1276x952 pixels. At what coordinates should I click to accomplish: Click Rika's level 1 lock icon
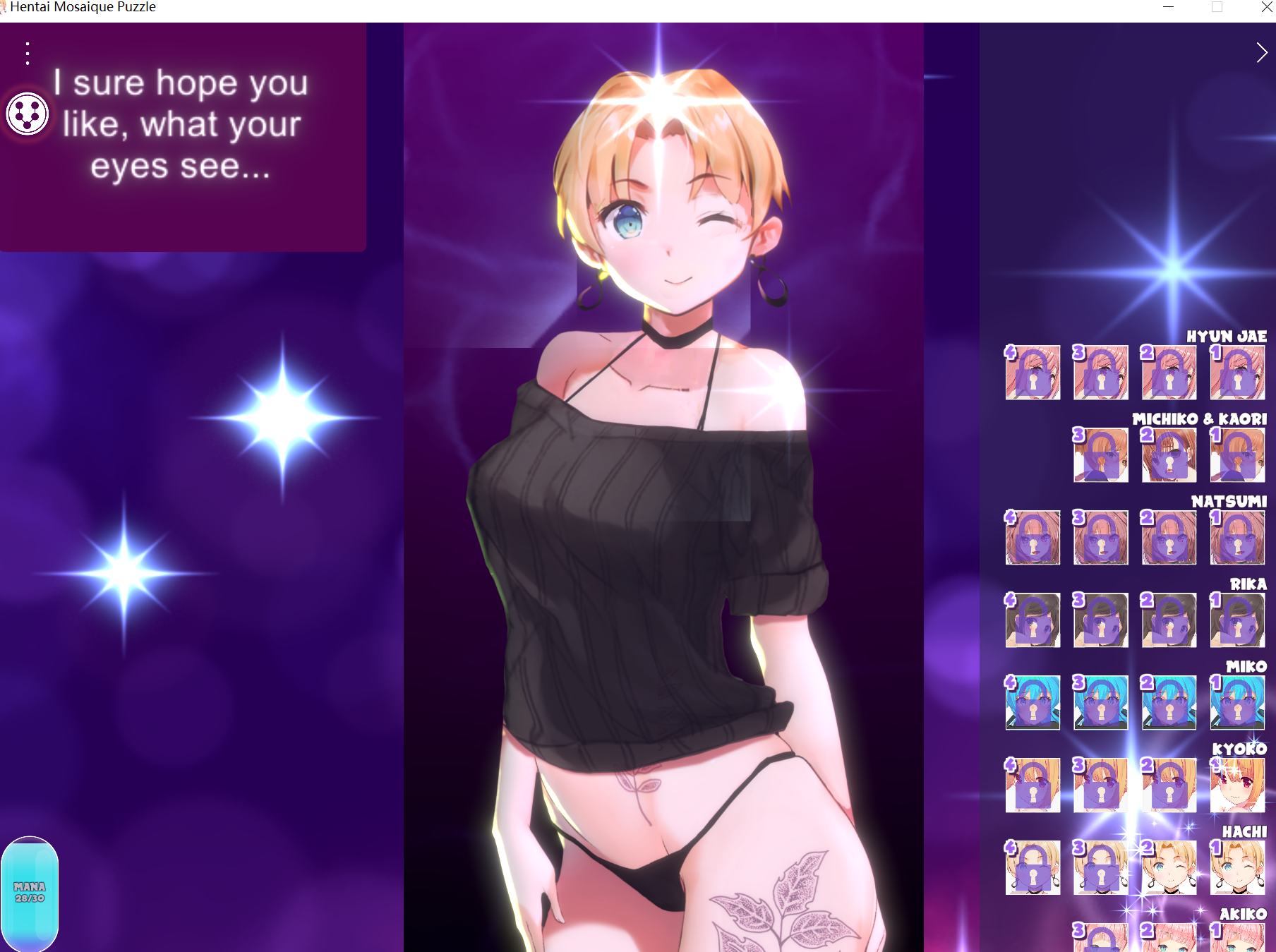(1237, 621)
